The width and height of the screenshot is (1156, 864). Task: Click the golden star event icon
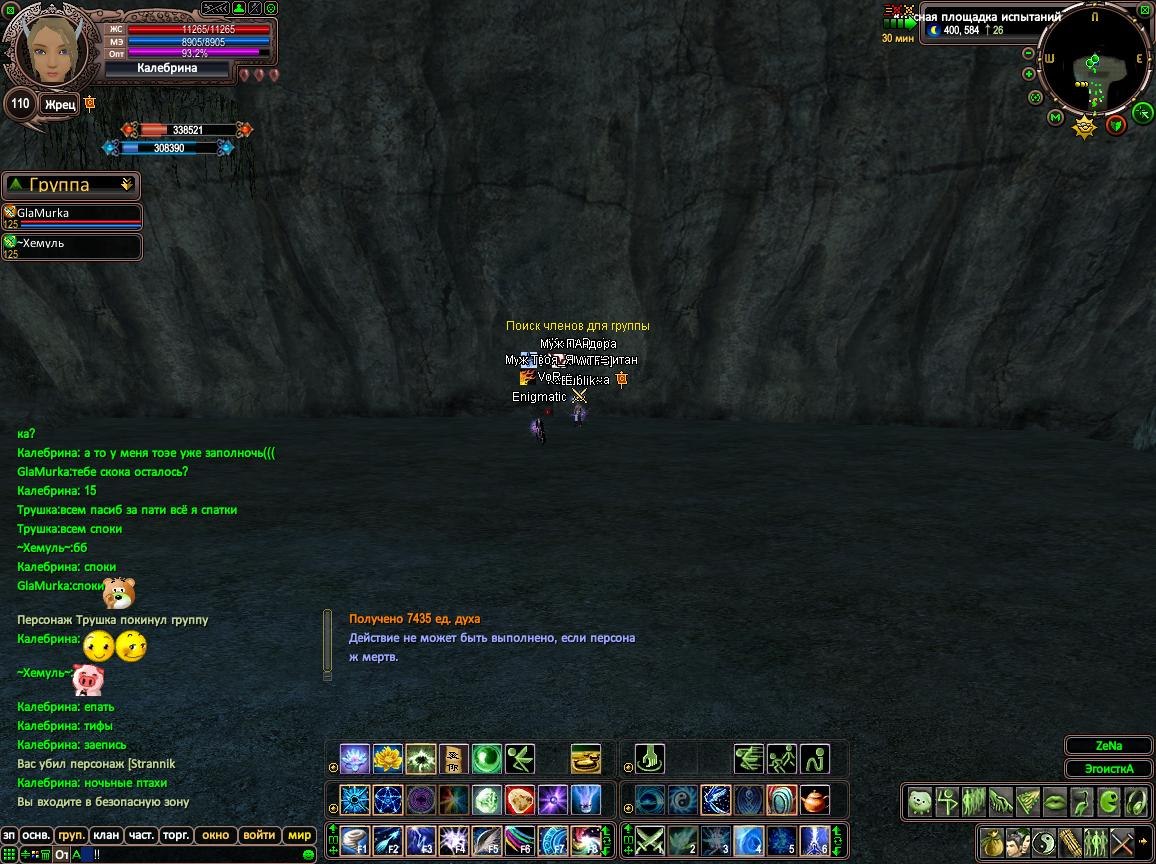(x=1085, y=127)
